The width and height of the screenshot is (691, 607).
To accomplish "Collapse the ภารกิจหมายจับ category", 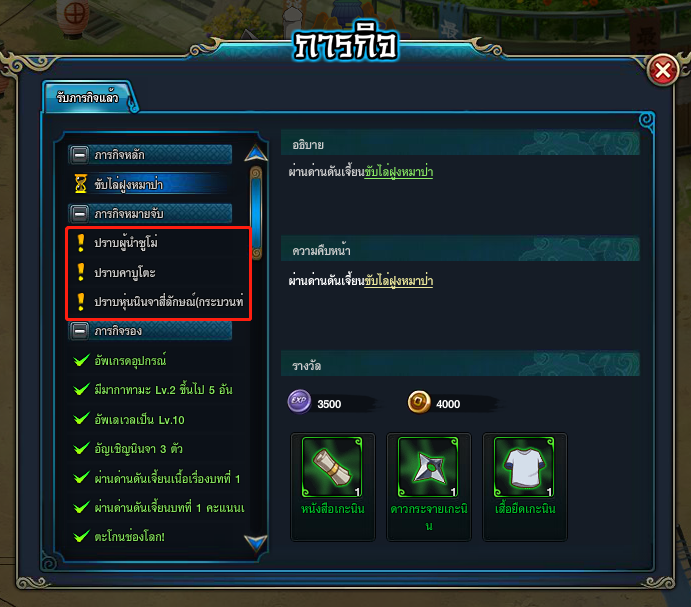I will pos(80,213).
